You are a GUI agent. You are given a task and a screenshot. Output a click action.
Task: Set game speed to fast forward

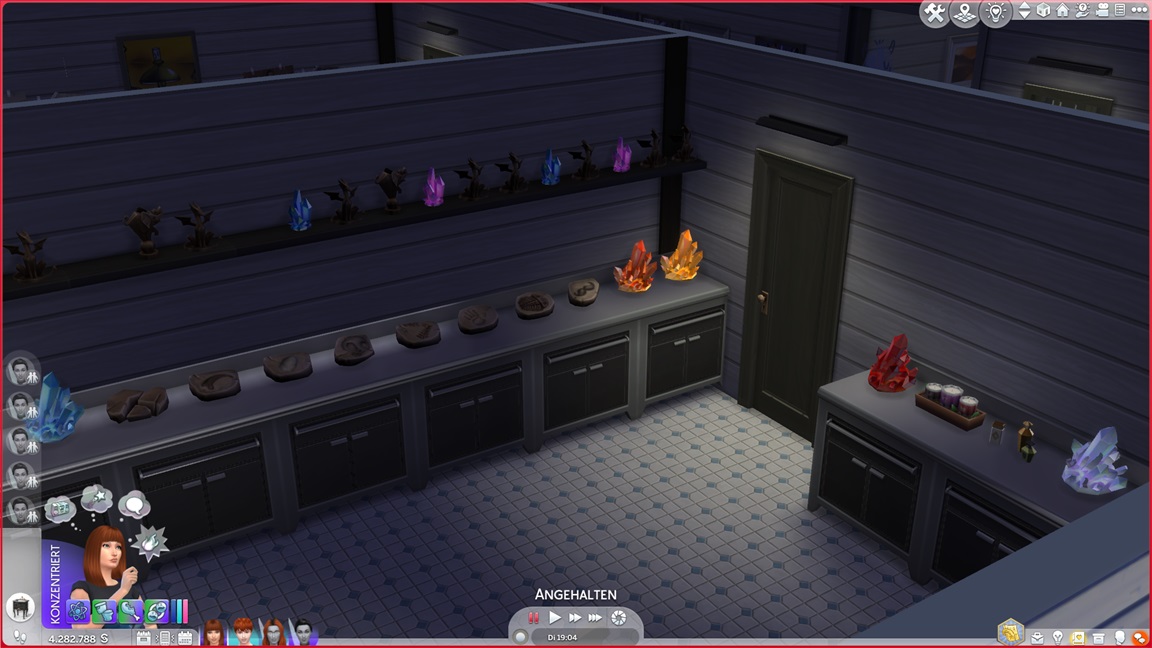tap(575, 618)
